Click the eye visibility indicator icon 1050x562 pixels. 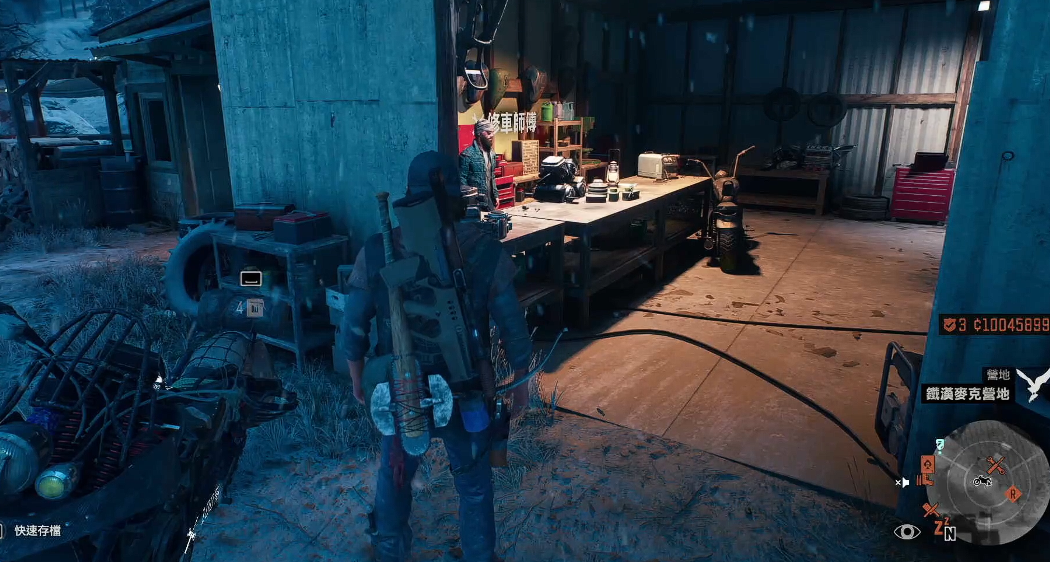[907, 531]
